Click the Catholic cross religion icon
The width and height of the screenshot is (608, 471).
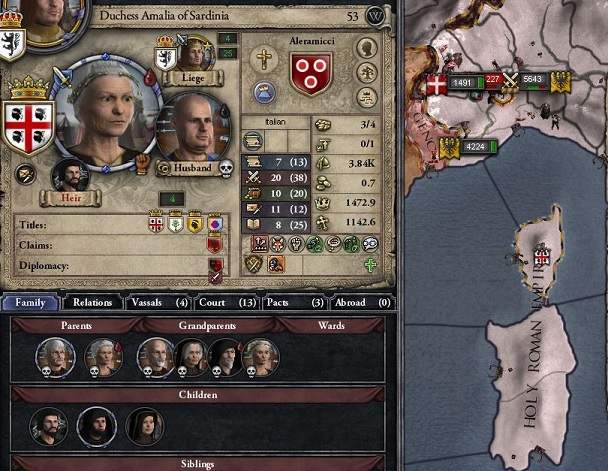[264, 58]
